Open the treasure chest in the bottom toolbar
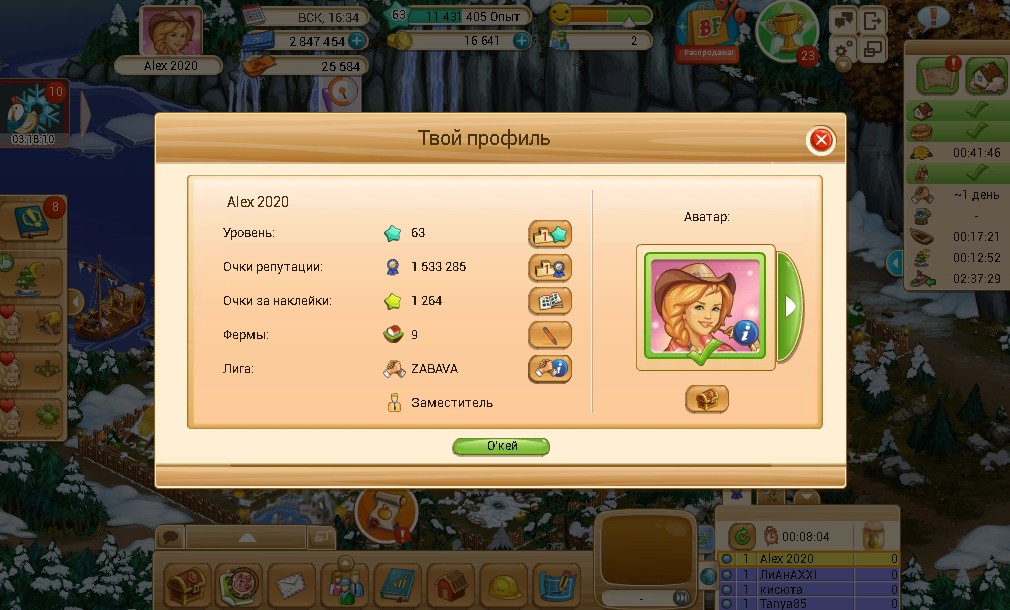The image size is (1010, 610). 187,584
